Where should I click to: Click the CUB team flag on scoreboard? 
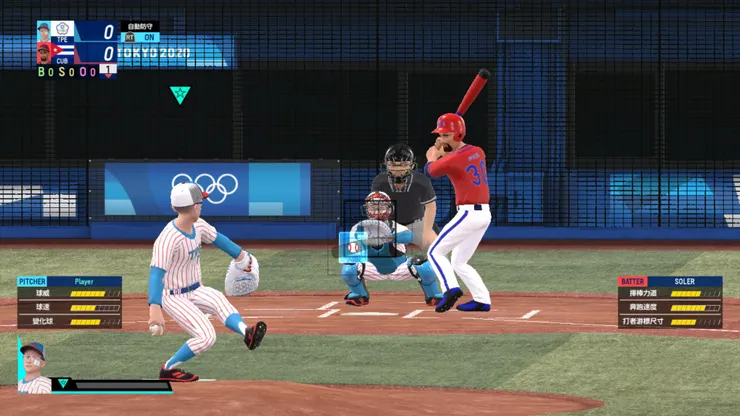63,51
